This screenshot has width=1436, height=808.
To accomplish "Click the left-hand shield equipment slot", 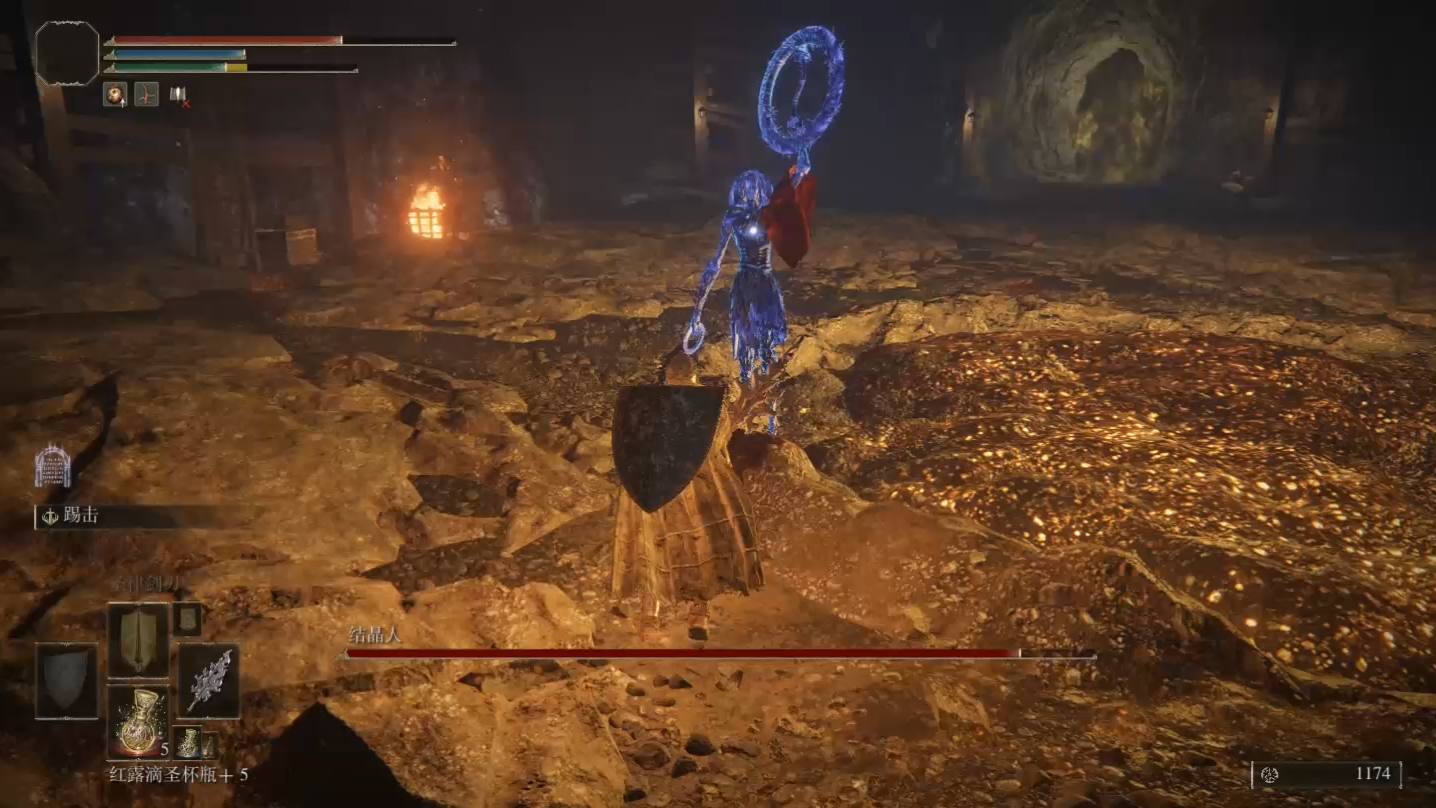I will point(67,681).
